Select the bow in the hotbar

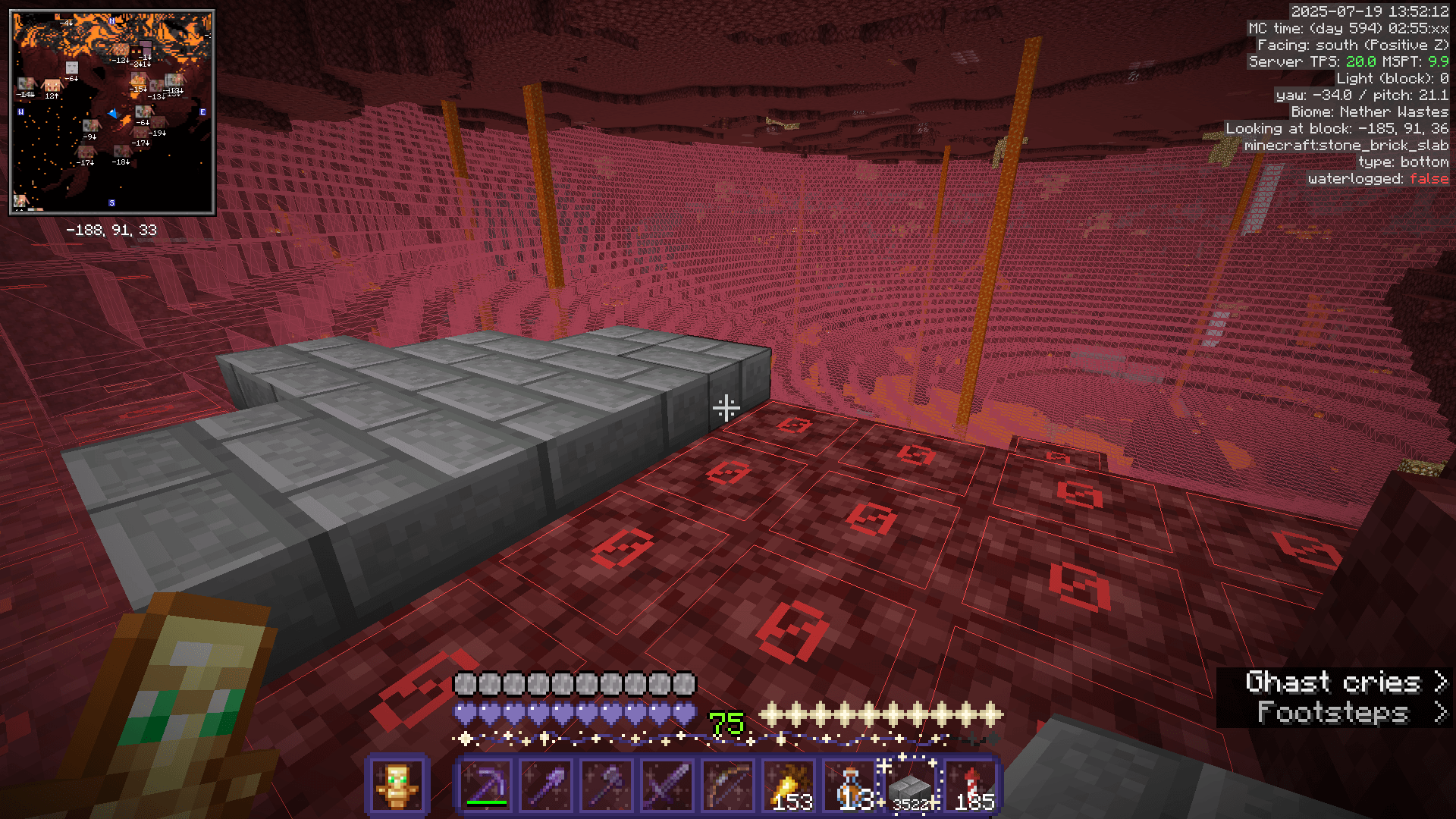[x=729, y=786]
